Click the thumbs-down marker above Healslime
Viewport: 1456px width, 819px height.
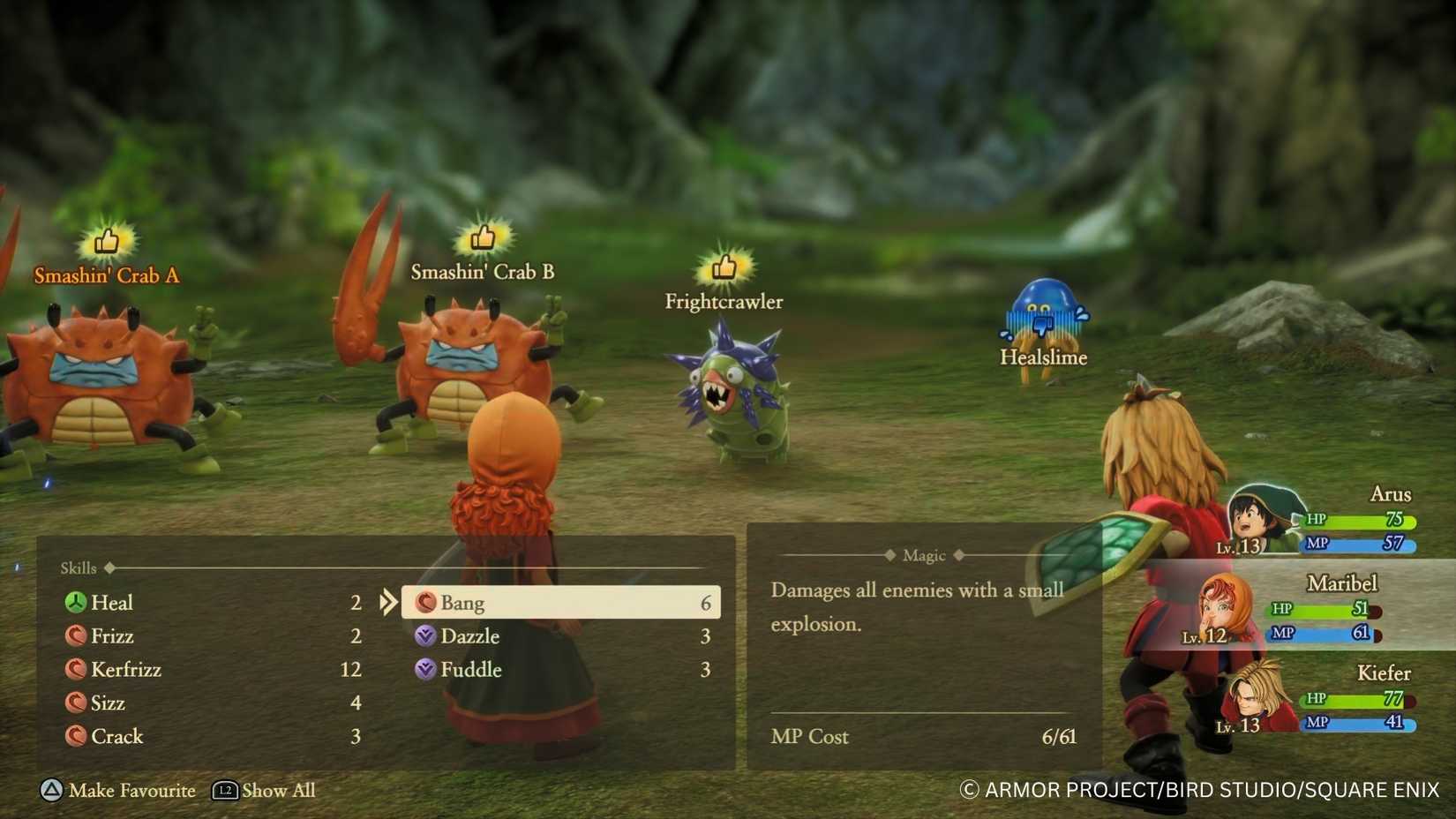coord(1042,326)
